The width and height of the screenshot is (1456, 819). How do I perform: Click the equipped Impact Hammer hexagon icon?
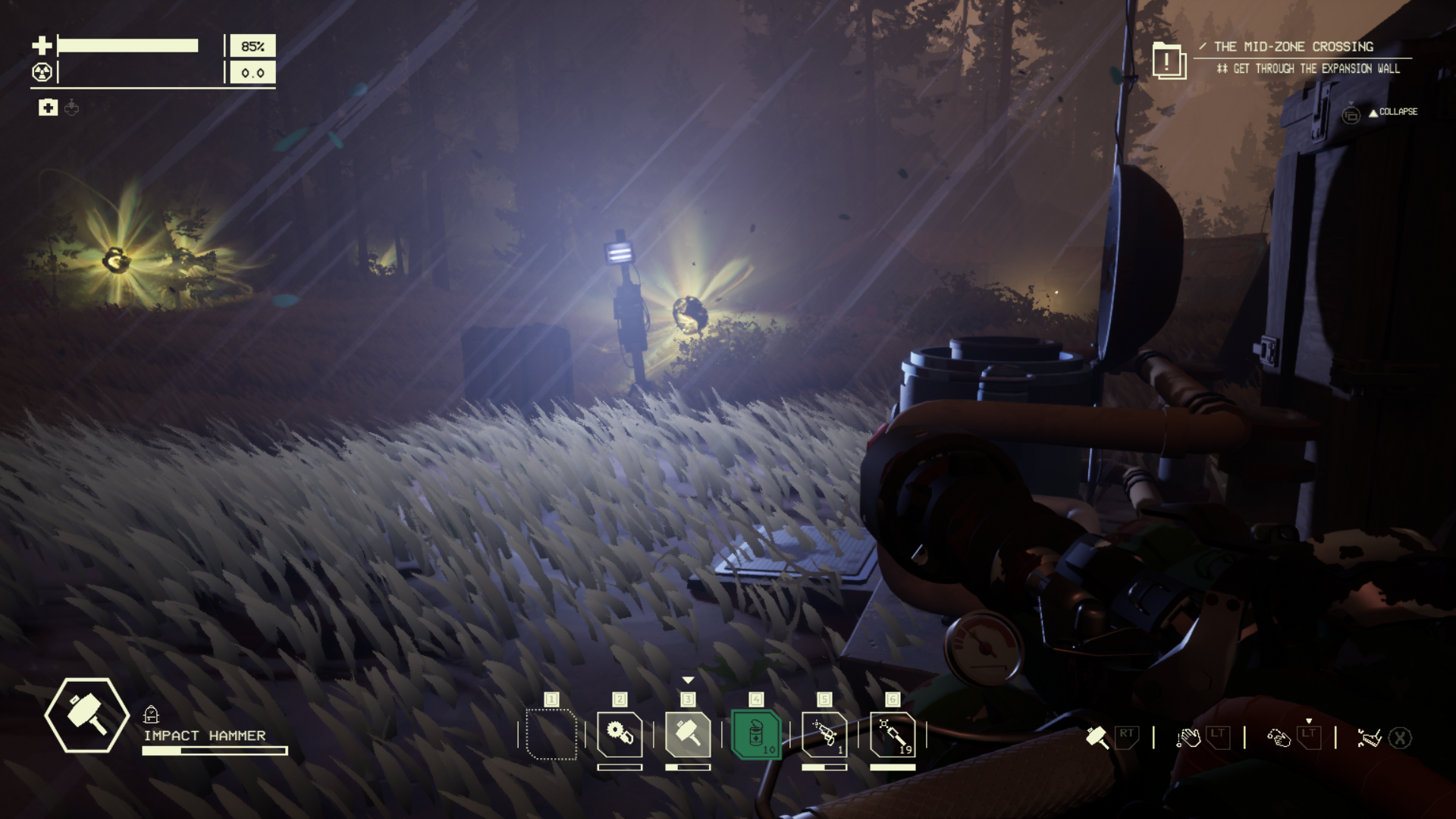point(86,715)
